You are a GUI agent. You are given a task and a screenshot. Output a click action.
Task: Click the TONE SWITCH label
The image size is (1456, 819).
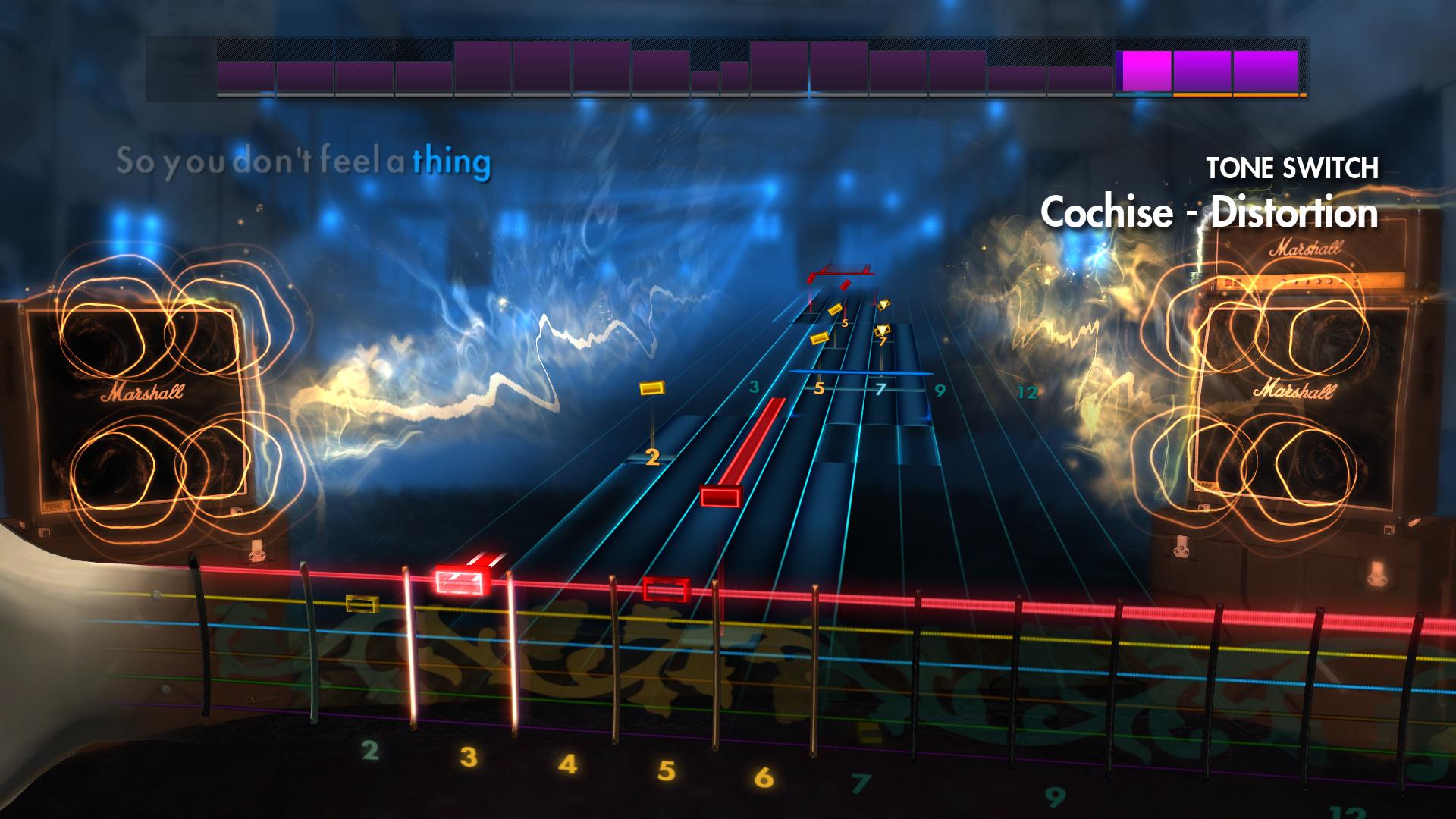click(x=1293, y=167)
